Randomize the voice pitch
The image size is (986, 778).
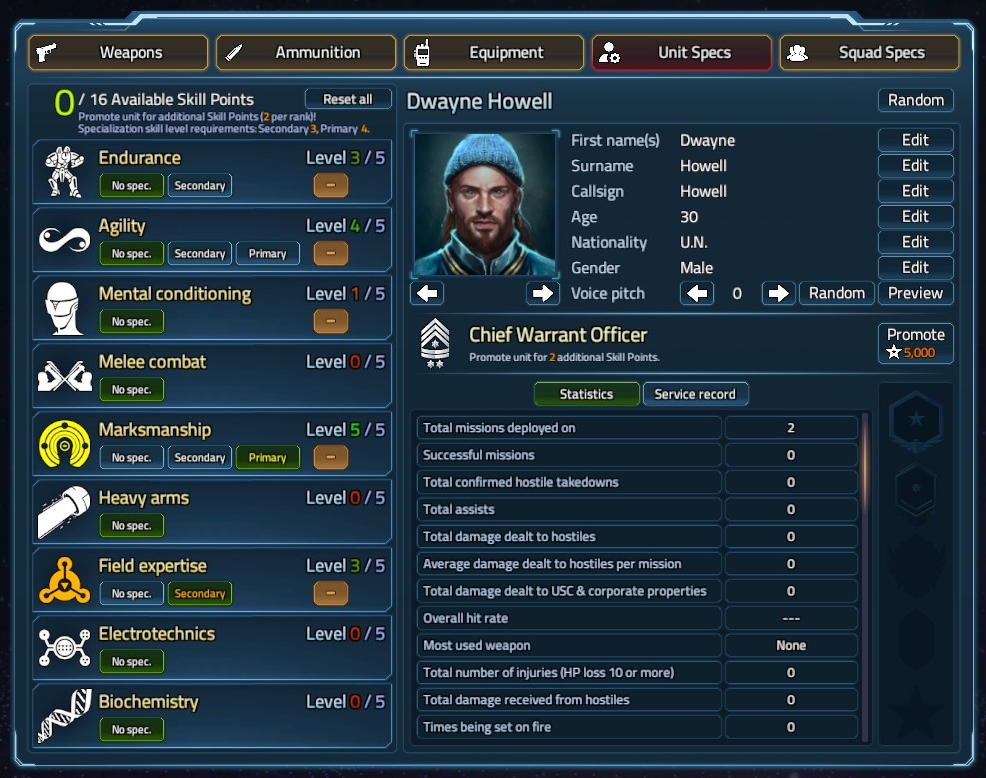pos(836,293)
